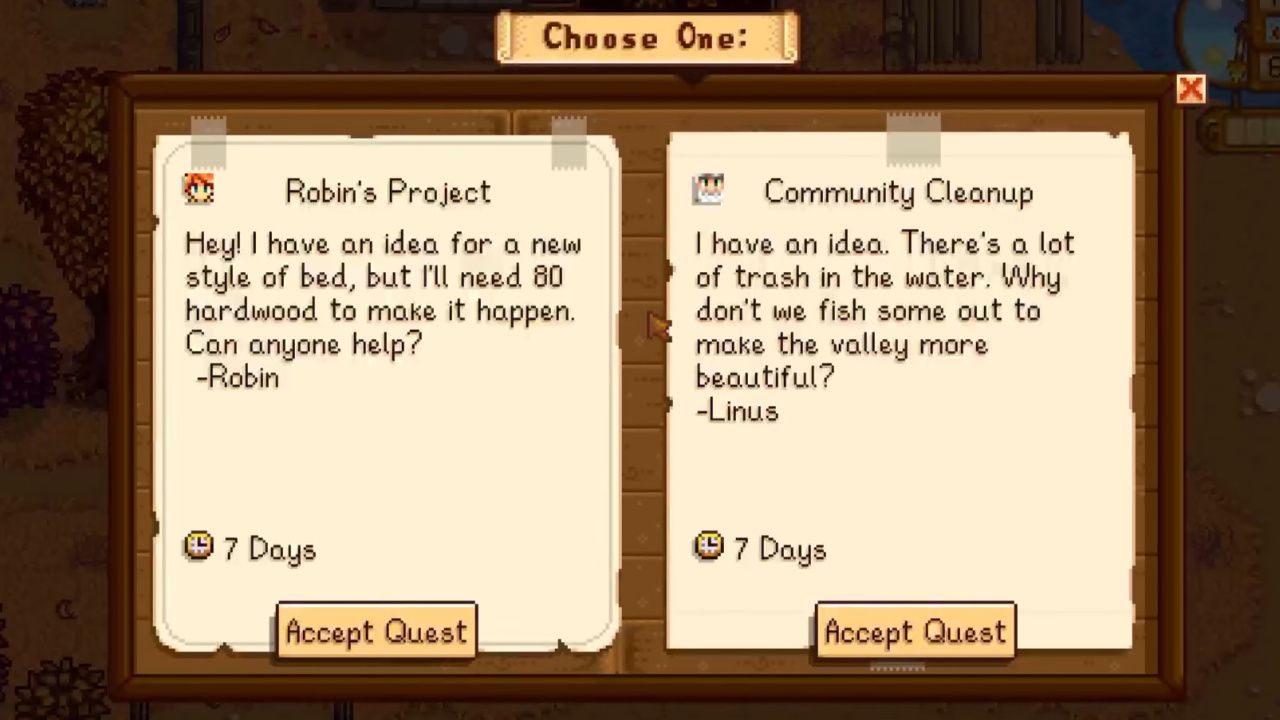Viewport: 1280px width, 720px height.
Task: Click the -Linus signature text
Action: [x=737, y=411]
